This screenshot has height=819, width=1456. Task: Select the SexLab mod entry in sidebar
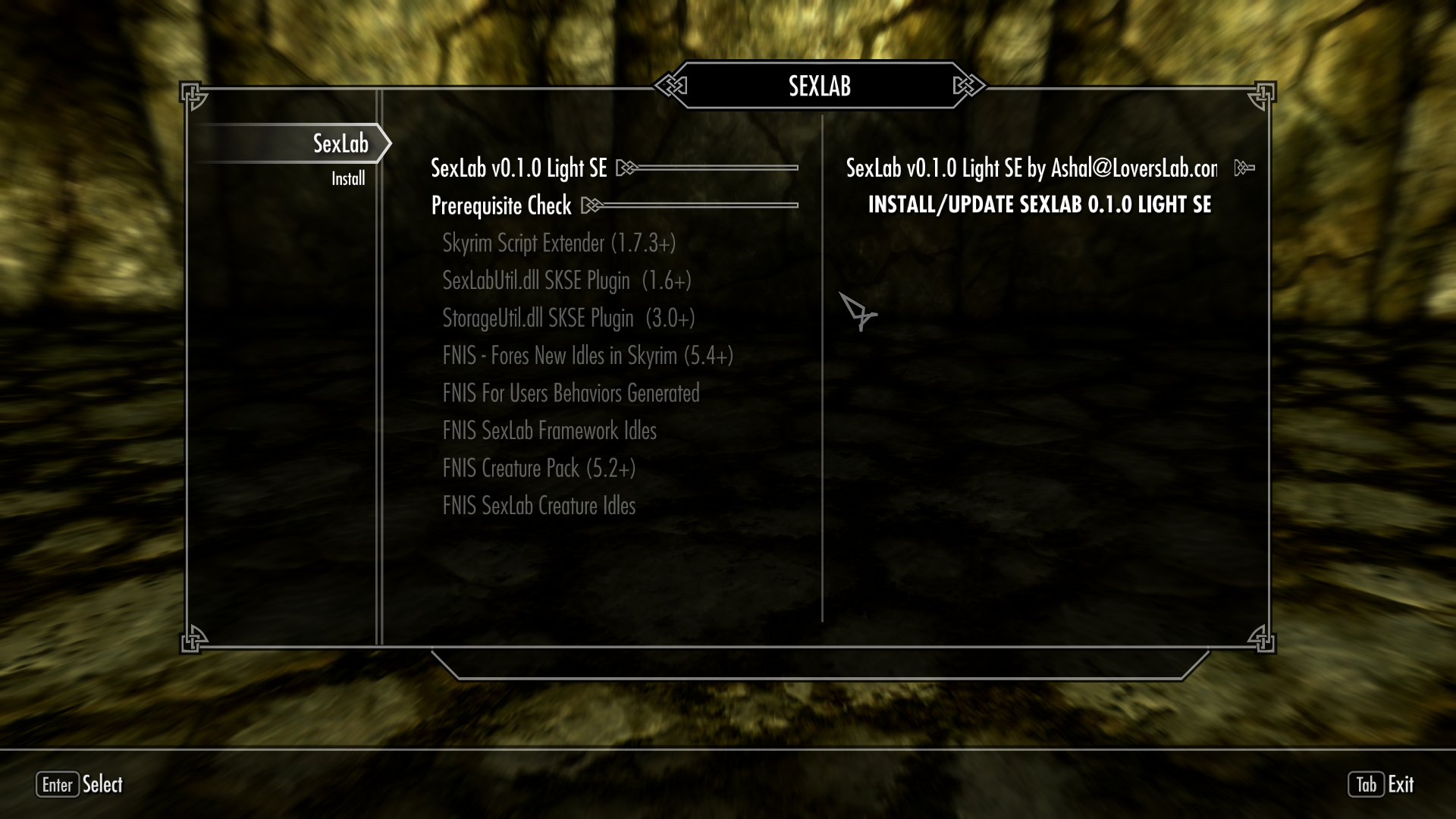pos(340,143)
